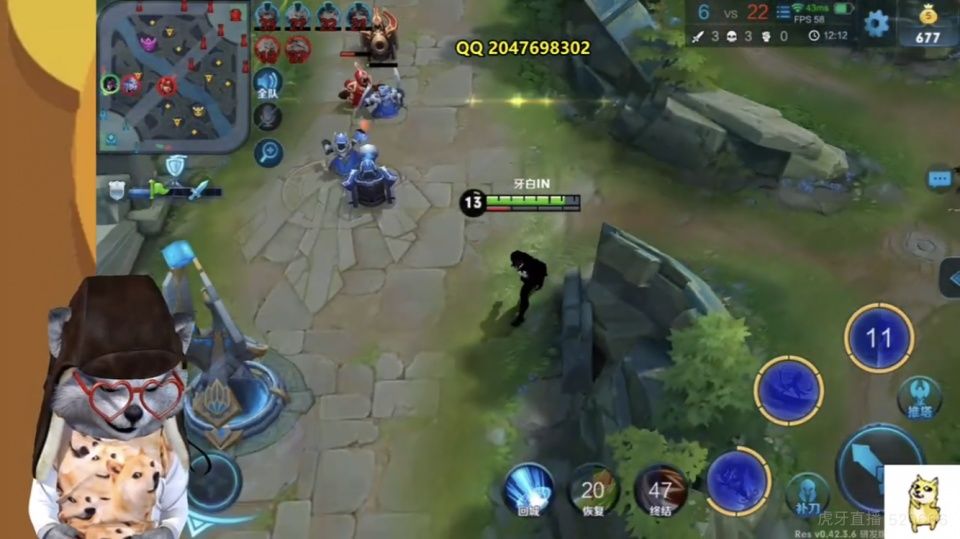Tap the 补刀 last-hit button
This screenshot has width=960, height=539.
point(807,493)
